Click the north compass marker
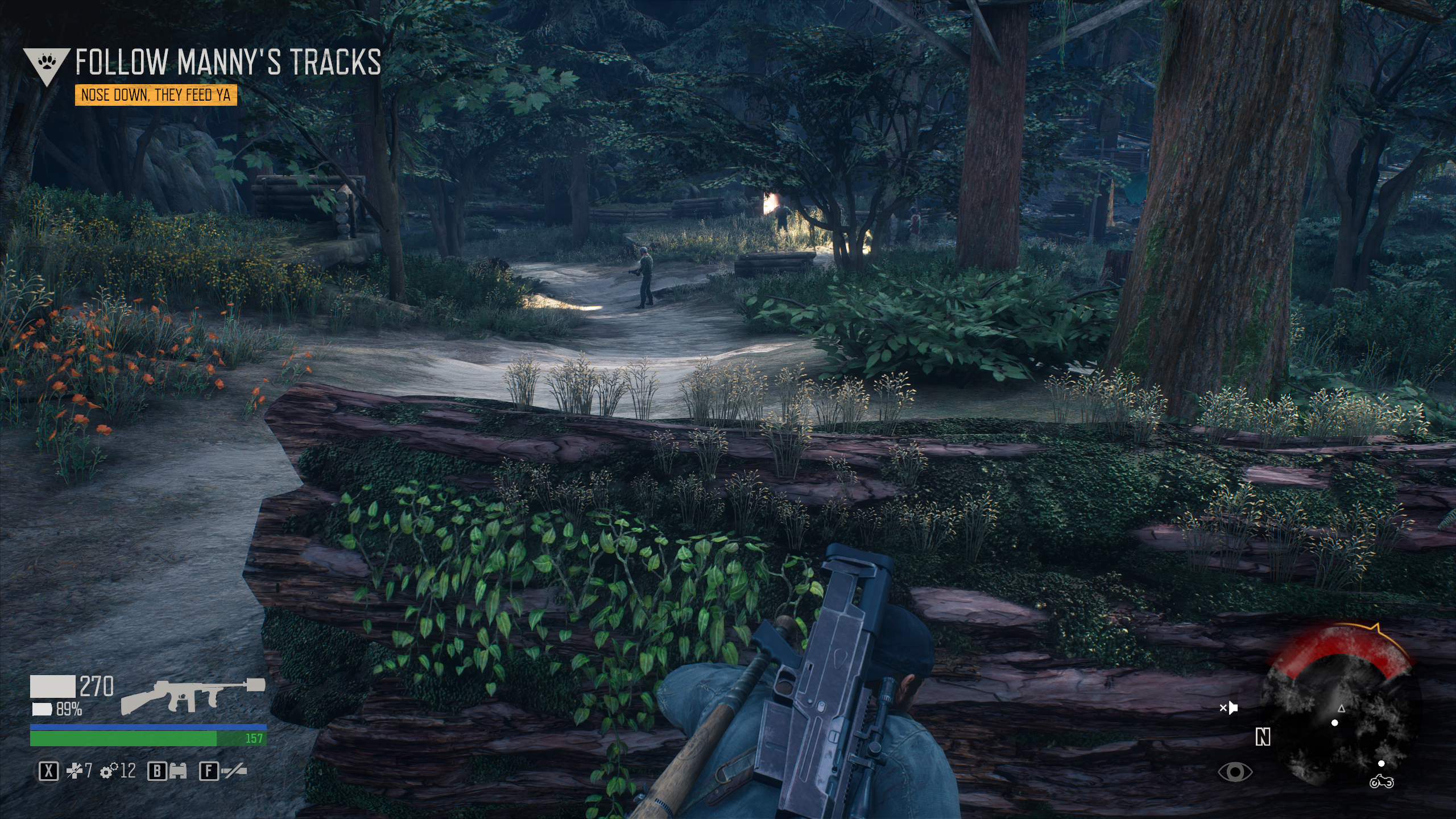 coord(1263,738)
